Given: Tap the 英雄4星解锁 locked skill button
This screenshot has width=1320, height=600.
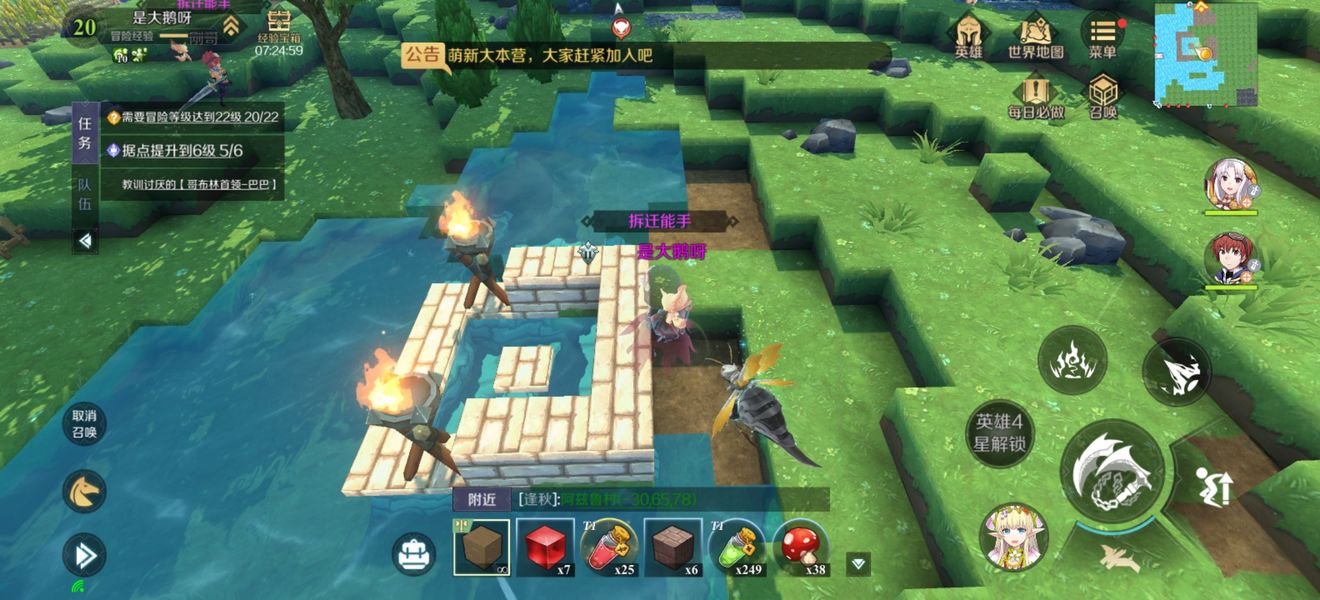Looking at the screenshot, I should pyautogui.click(x=1000, y=432).
